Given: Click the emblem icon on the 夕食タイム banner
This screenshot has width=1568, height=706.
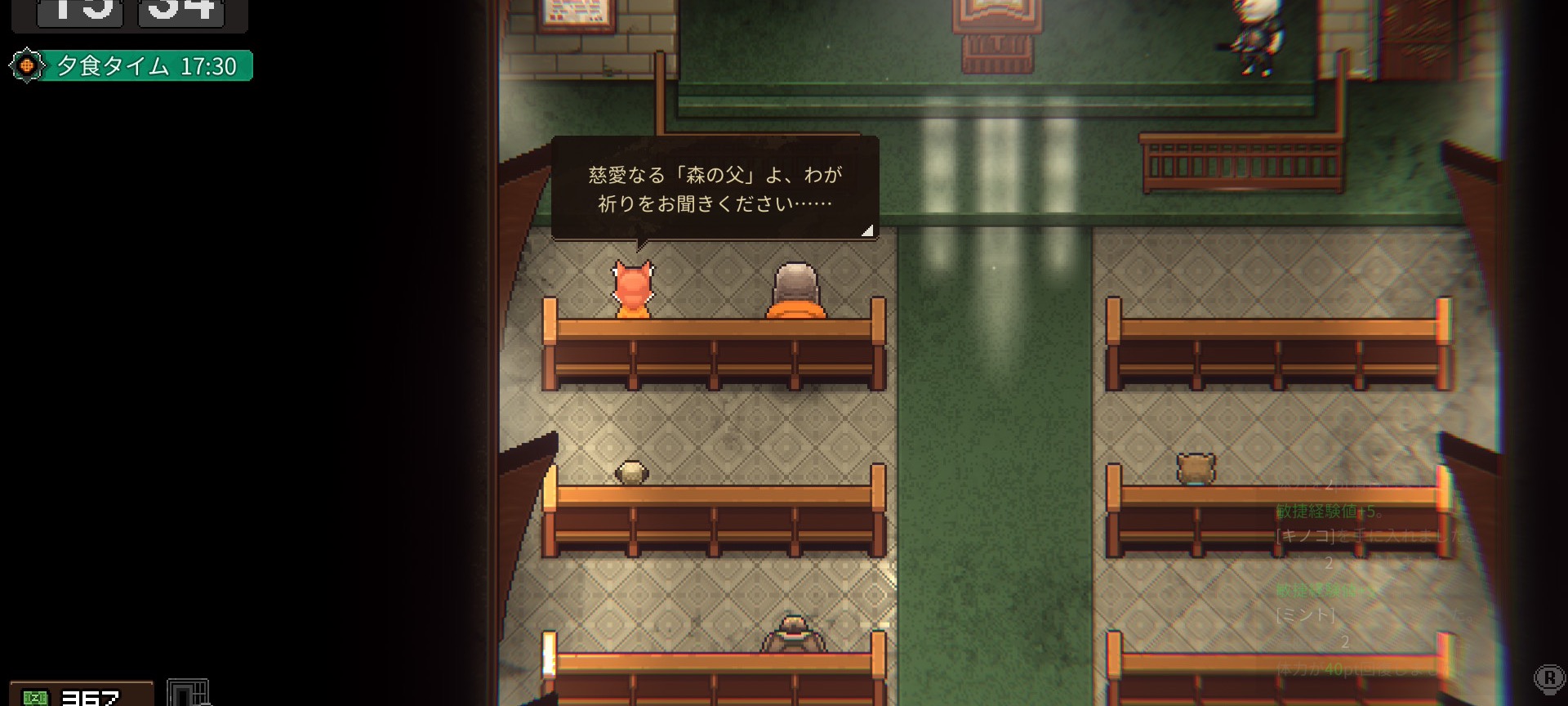Looking at the screenshot, I should coord(28,66).
